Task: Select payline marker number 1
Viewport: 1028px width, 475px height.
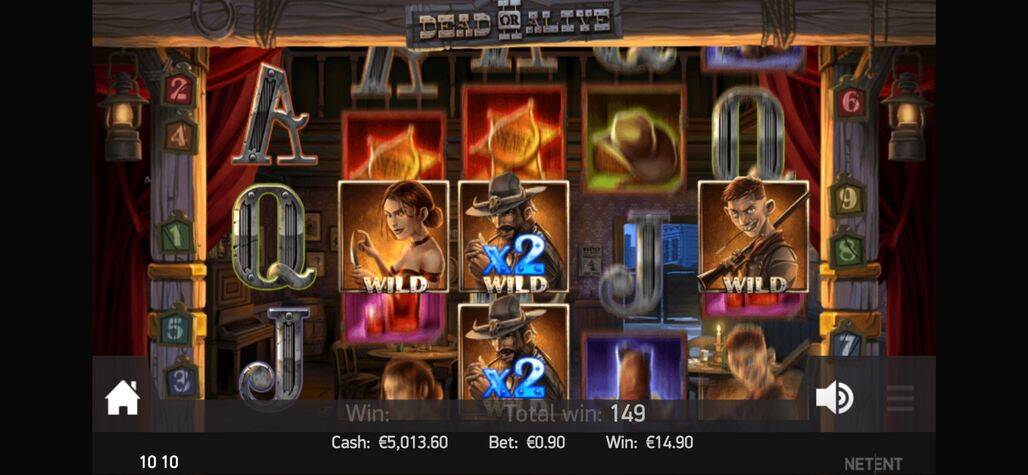Action: [177, 236]
